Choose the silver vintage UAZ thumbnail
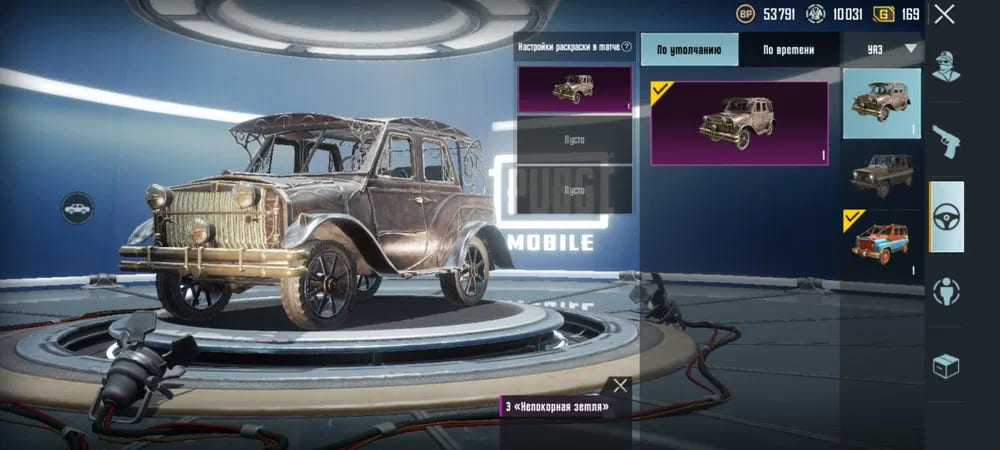 click(881, 103)
